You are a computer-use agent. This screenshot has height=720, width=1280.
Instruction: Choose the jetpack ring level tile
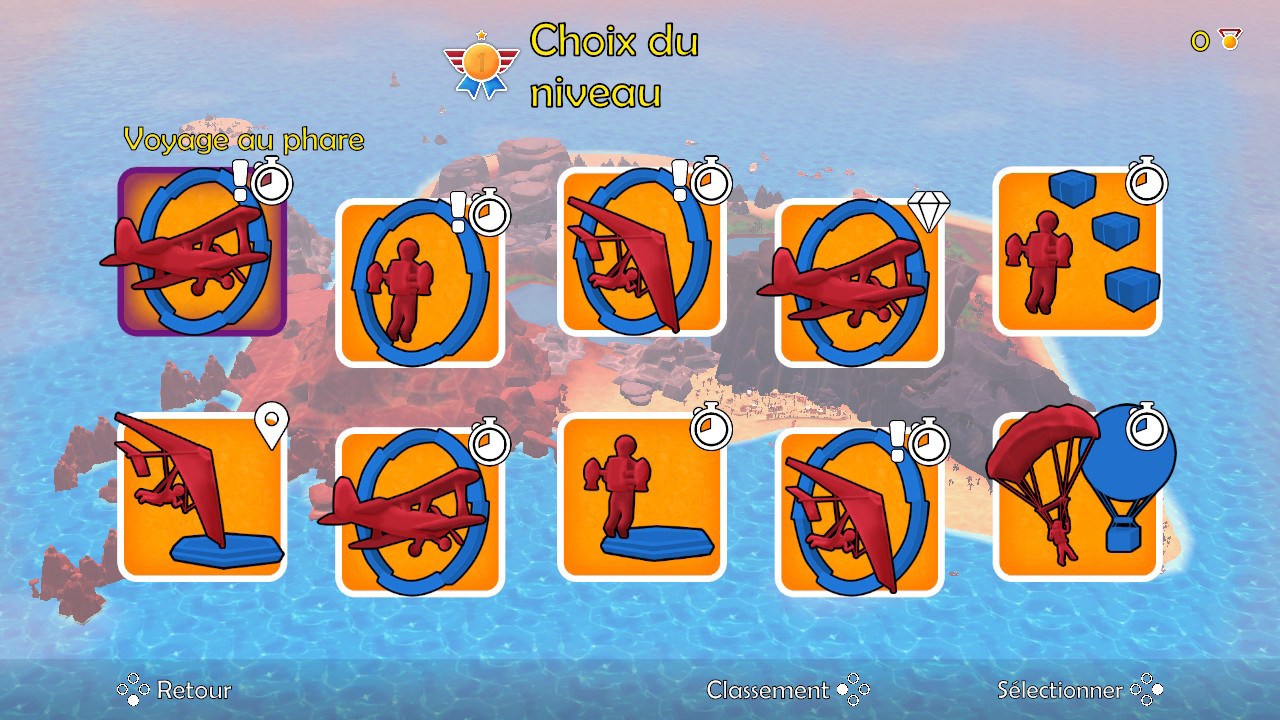coord(420,283)
